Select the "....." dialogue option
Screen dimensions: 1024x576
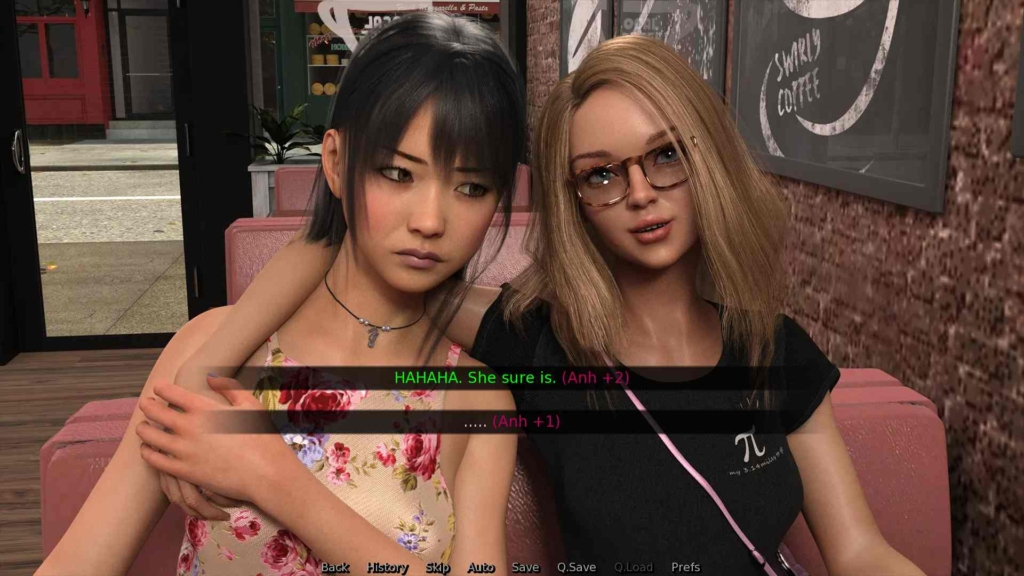point(511,422)
